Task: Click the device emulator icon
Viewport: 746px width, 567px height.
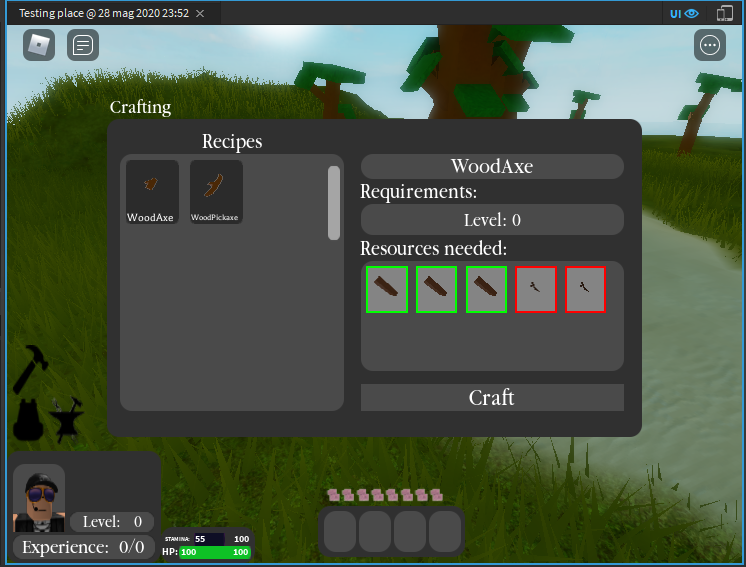Action: coord(726,13)
